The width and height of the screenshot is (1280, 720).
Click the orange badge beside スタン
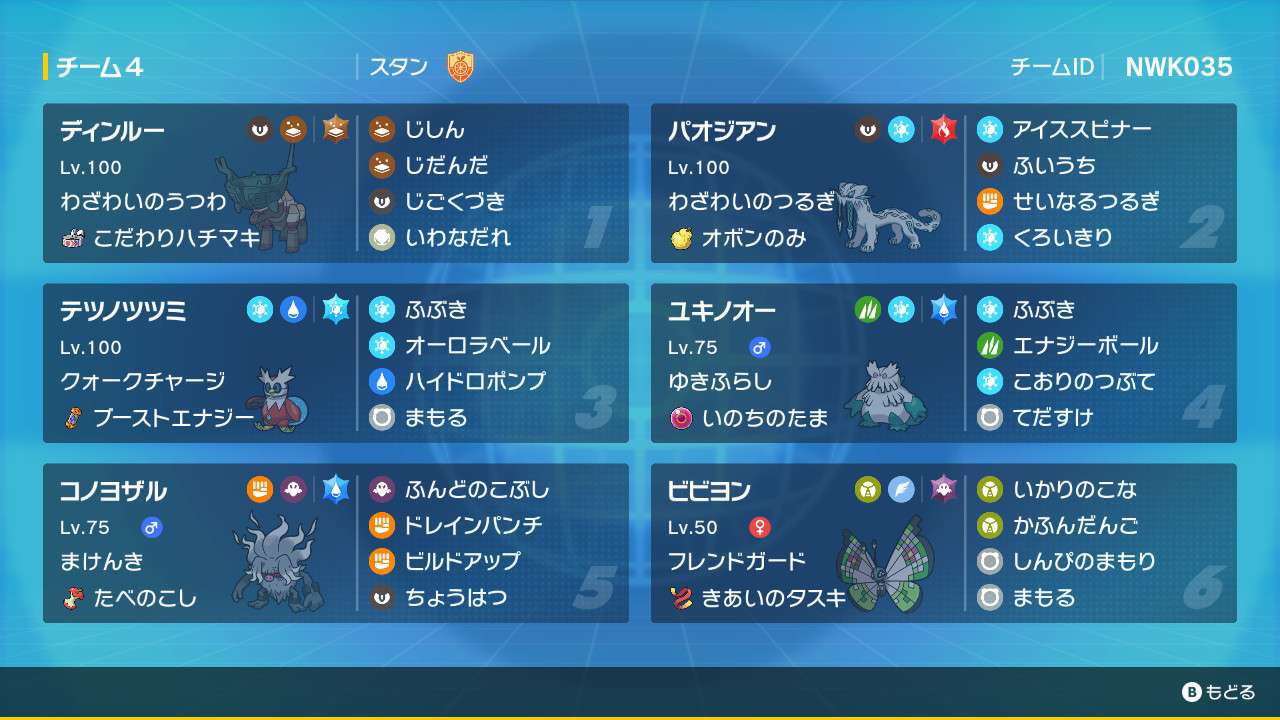tap(460, 67)
